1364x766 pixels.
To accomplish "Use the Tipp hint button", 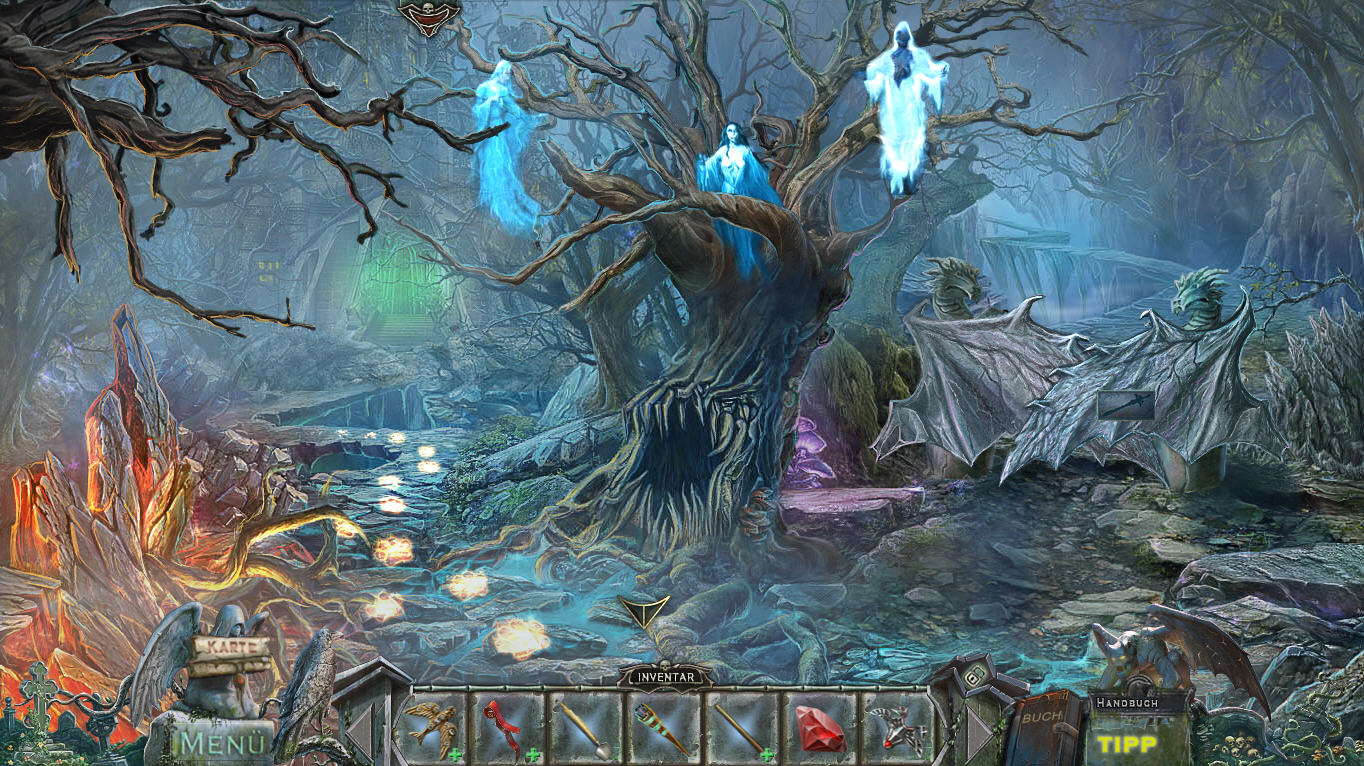I will pyautogui.click(x=1127, y=744).
